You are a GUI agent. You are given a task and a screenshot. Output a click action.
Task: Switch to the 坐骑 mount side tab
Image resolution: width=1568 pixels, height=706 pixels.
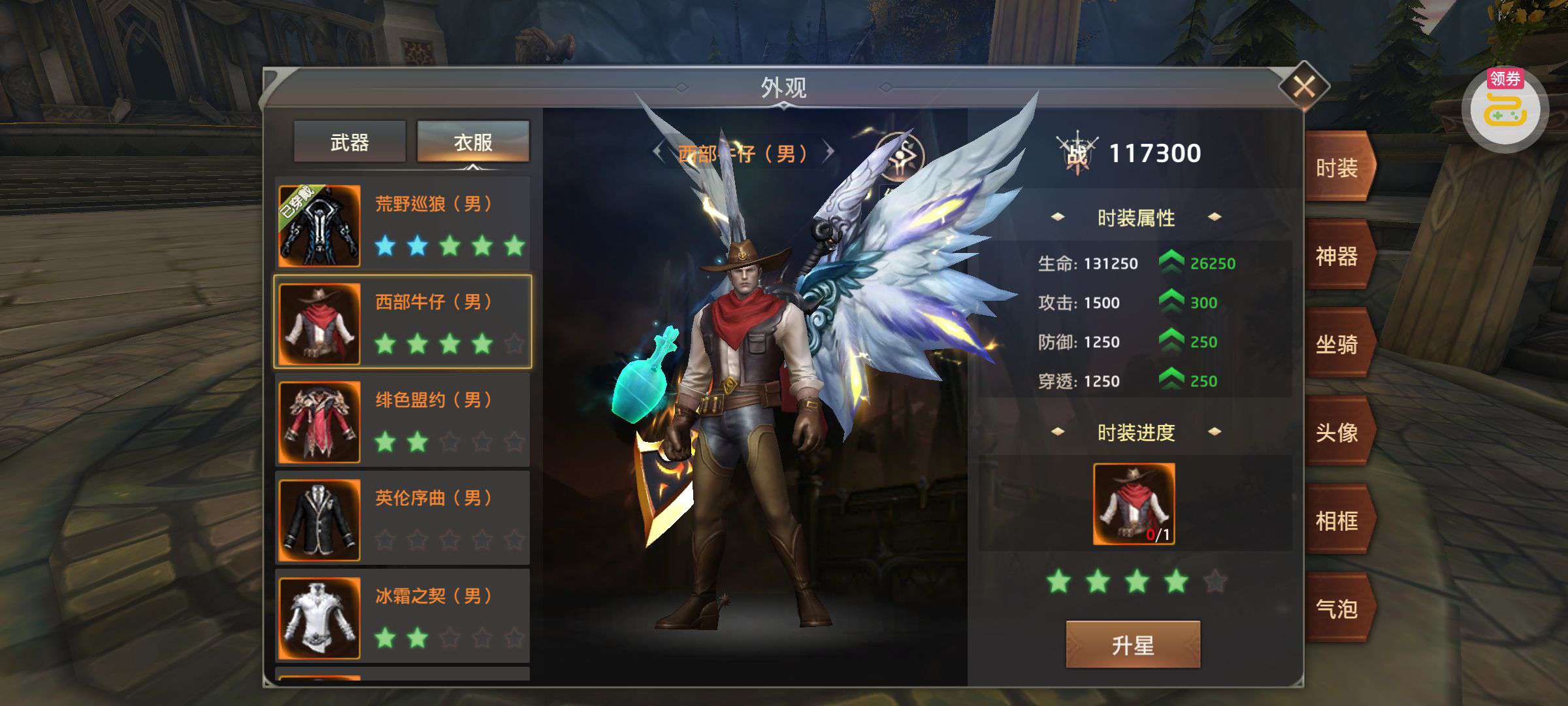(x=1338, y=345)
